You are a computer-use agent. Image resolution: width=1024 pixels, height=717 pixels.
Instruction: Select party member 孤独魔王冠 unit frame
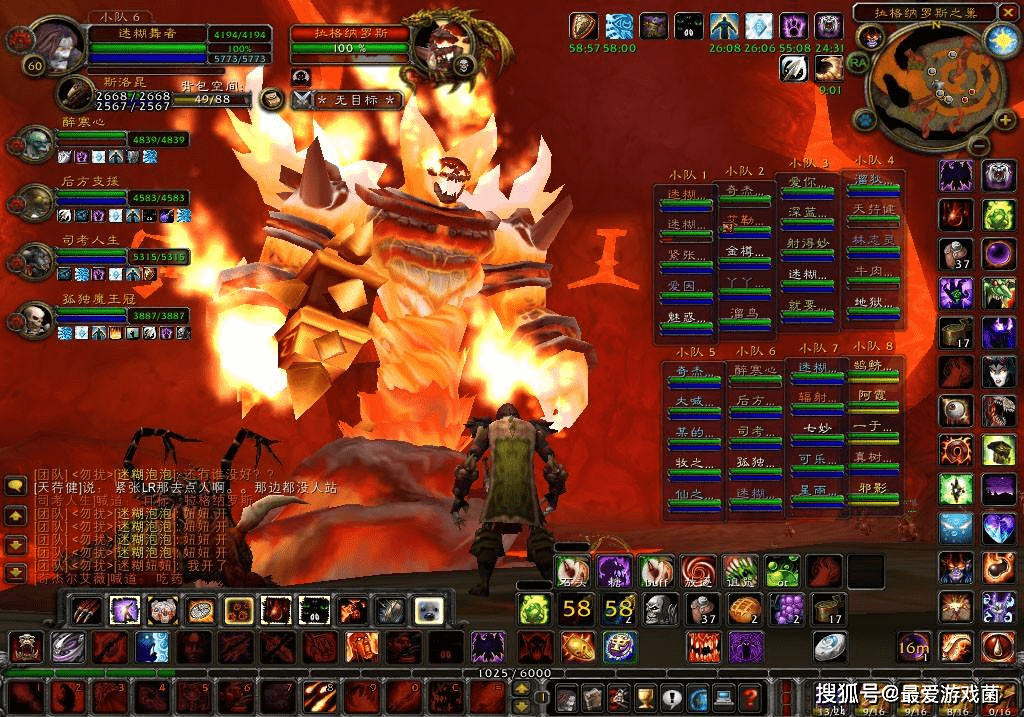122,316
